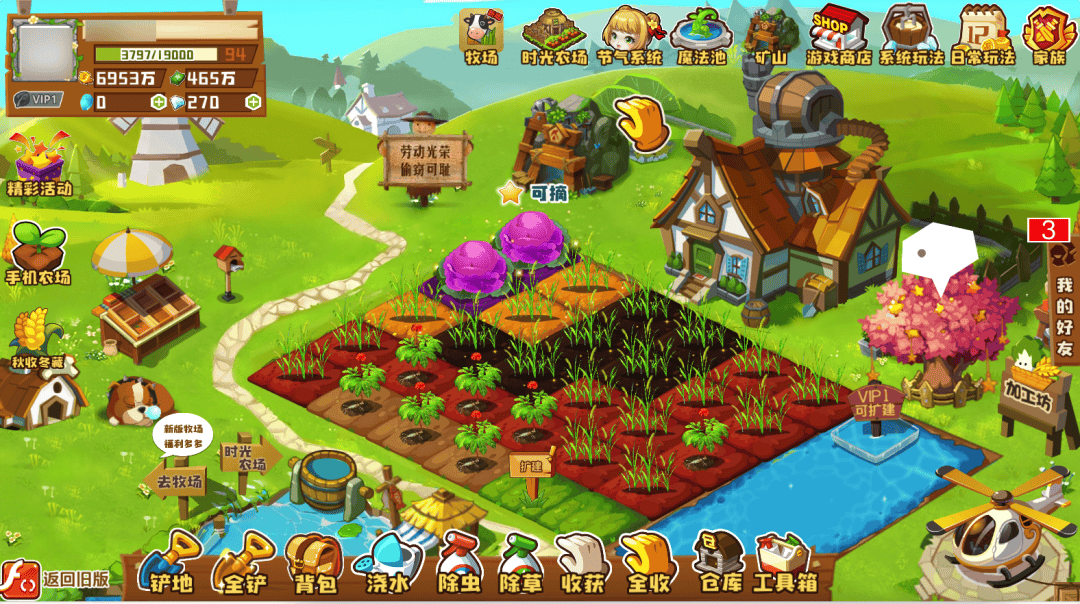Image resolution: width=1080 pixels, height=604 pixels.
Task: Visit the 魔法池 magic pool
Action: pyautogui.click(x=700, y=36)
